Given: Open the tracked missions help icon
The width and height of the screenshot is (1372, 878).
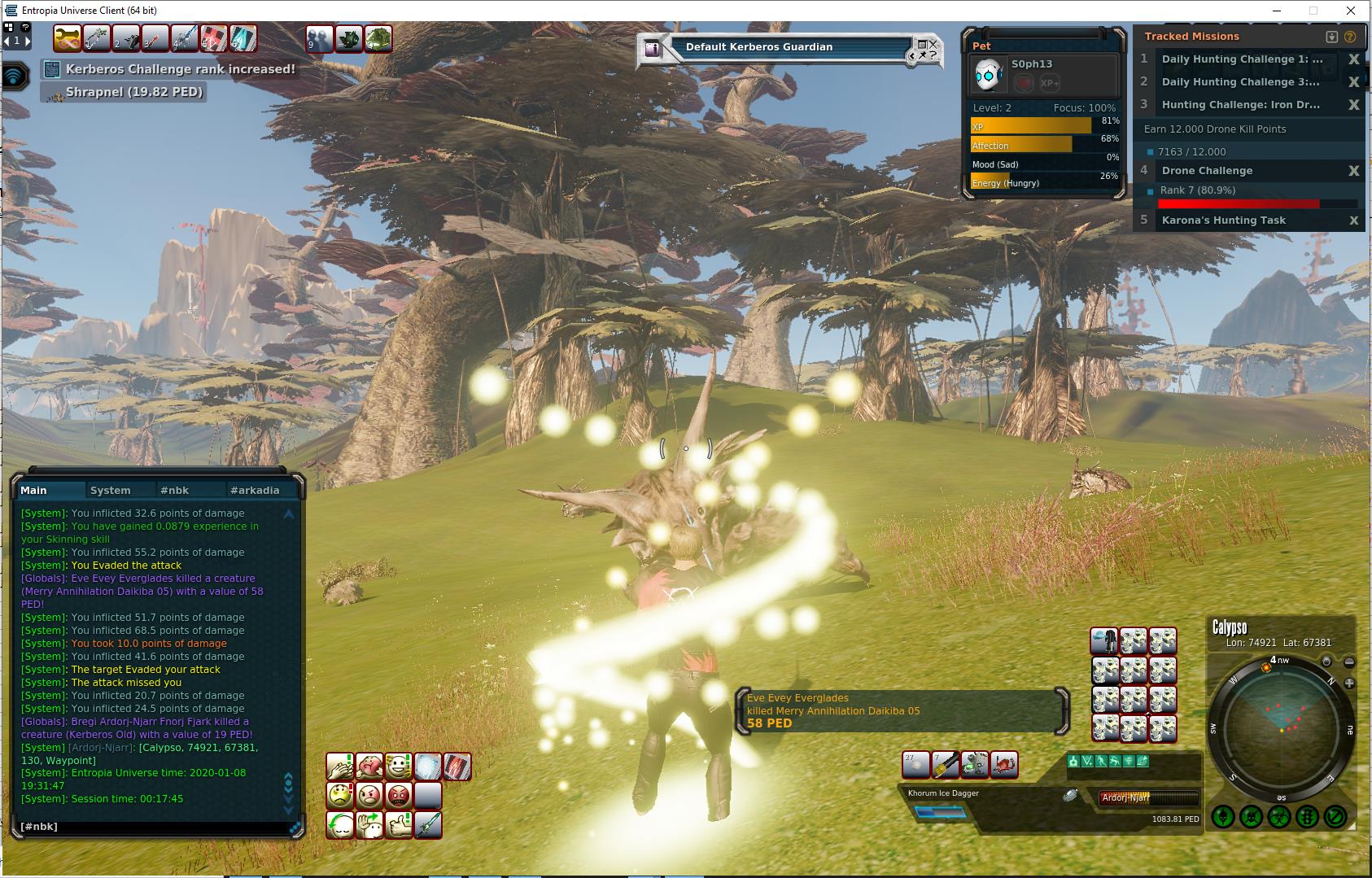Looking at the screenshot, I should point(1351,37).
